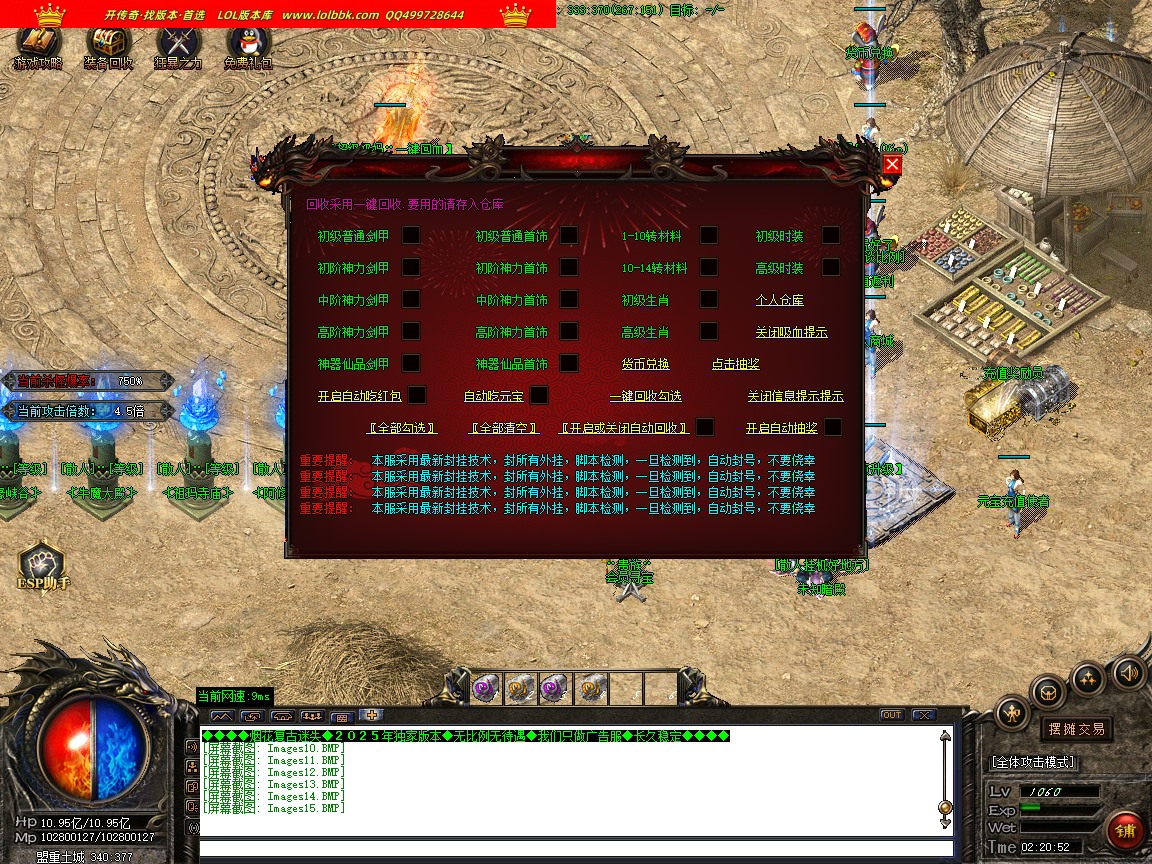Click the 货币兑换 currency exchange link
This screenshot has height=864, width=1152.
point(645,364)
